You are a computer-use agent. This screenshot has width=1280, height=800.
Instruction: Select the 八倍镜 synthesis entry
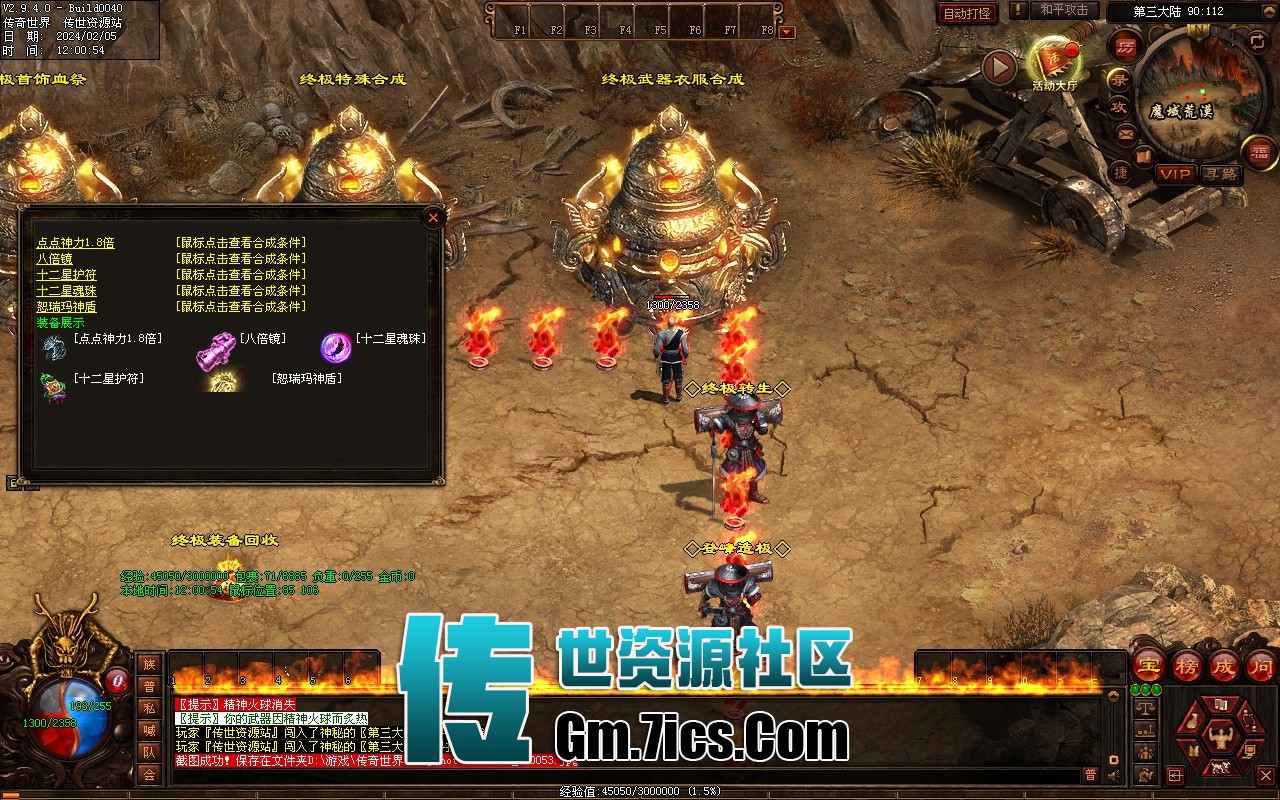click(54, 259)
